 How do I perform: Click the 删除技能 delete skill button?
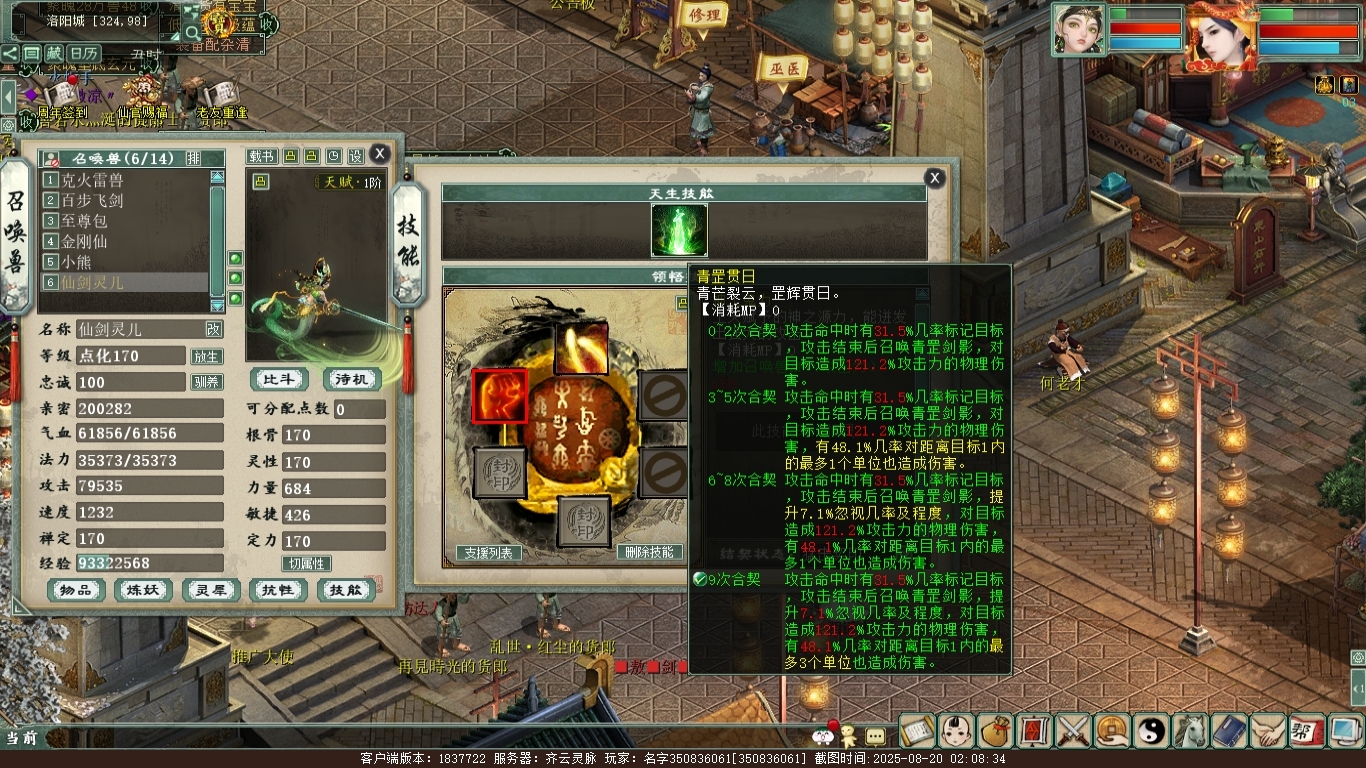(650, 553)
